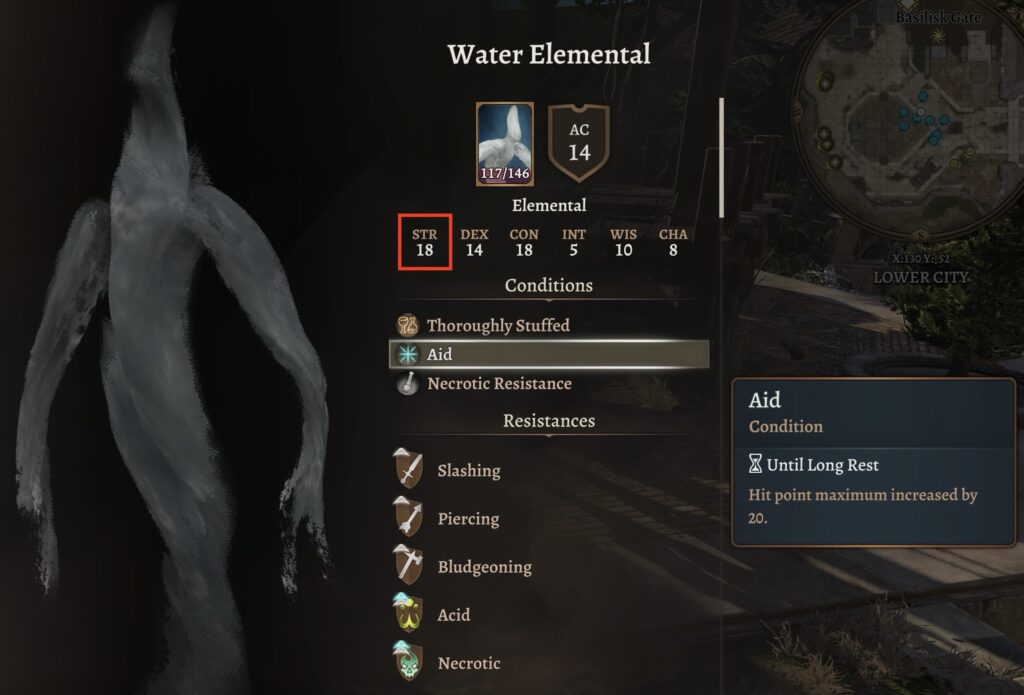Click the Piercing resistance entry
This screenshot has height=695, width=1024.
[467, 518]
